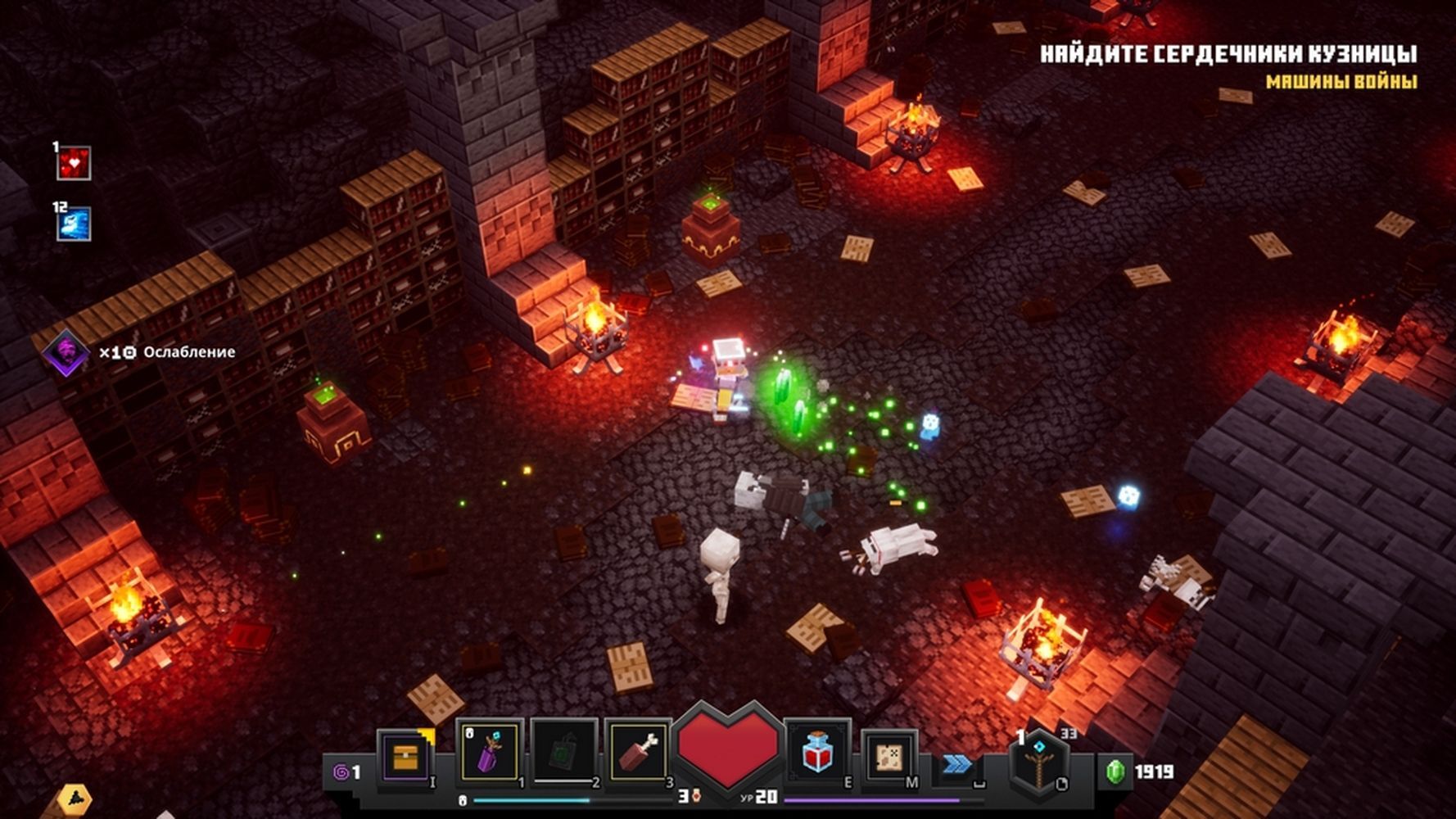The height and width of the screenshot is (819, 1456).
Task: Select the dimmed green artifact in slot 2
Action: [x=564, y=752]
